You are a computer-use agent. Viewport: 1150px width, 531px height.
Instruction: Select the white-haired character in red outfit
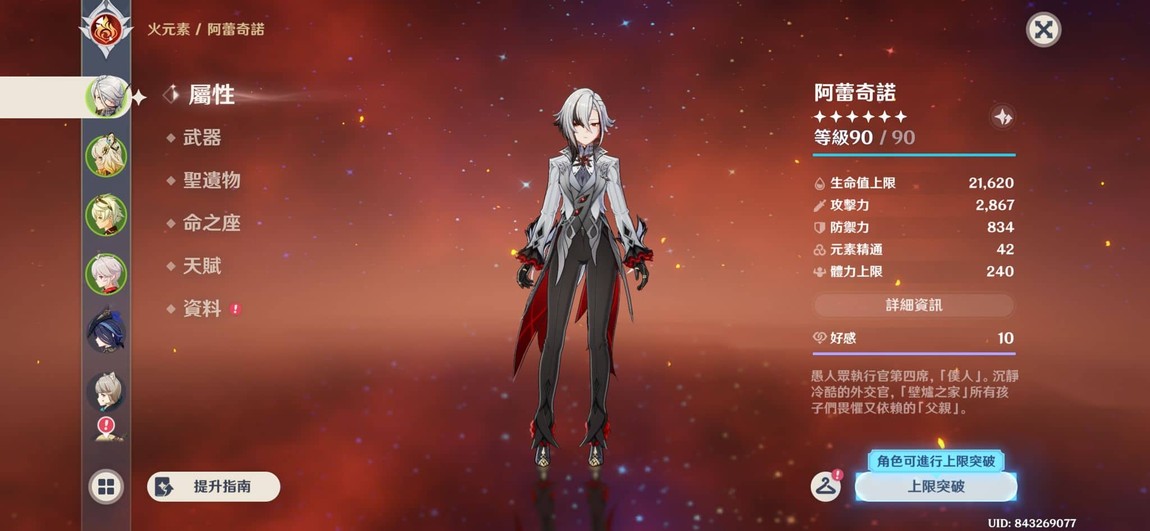click(105, 273)
